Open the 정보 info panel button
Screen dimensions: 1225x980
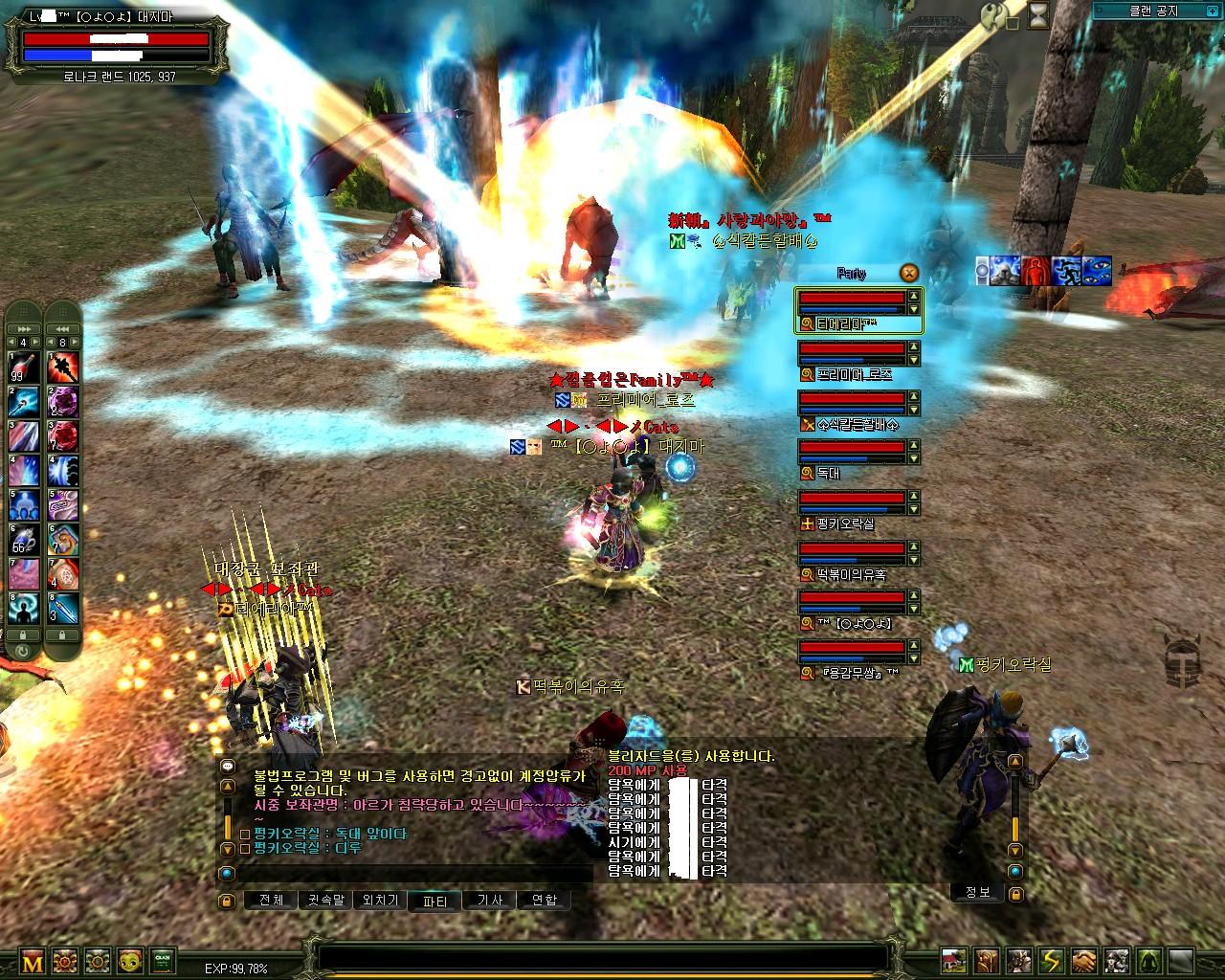(977, 892)
